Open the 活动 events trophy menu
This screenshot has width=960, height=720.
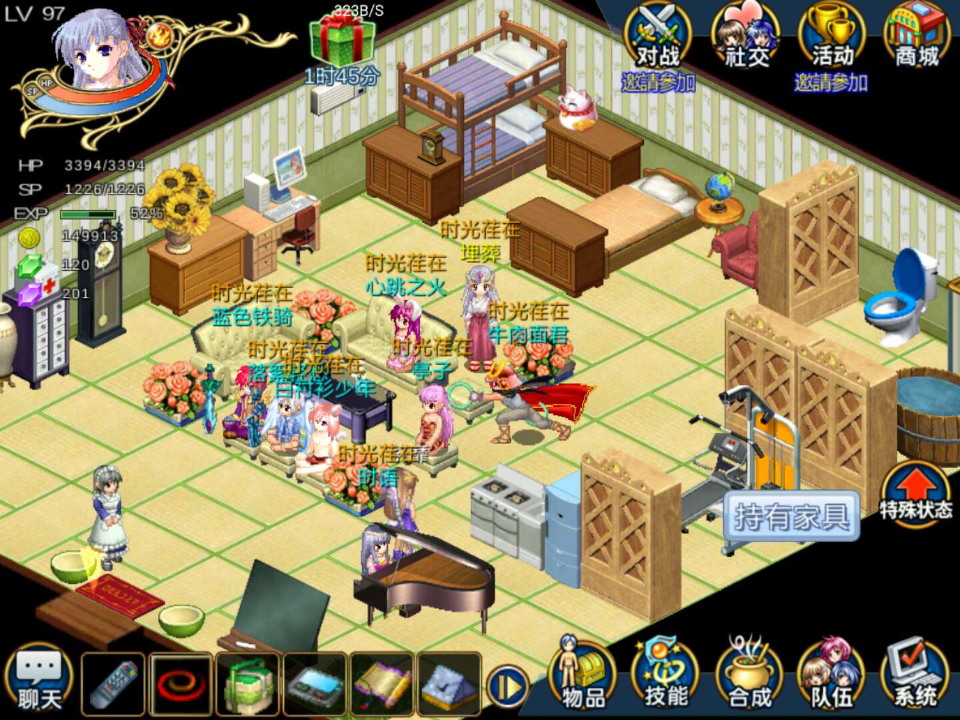[x=832, y=37]
